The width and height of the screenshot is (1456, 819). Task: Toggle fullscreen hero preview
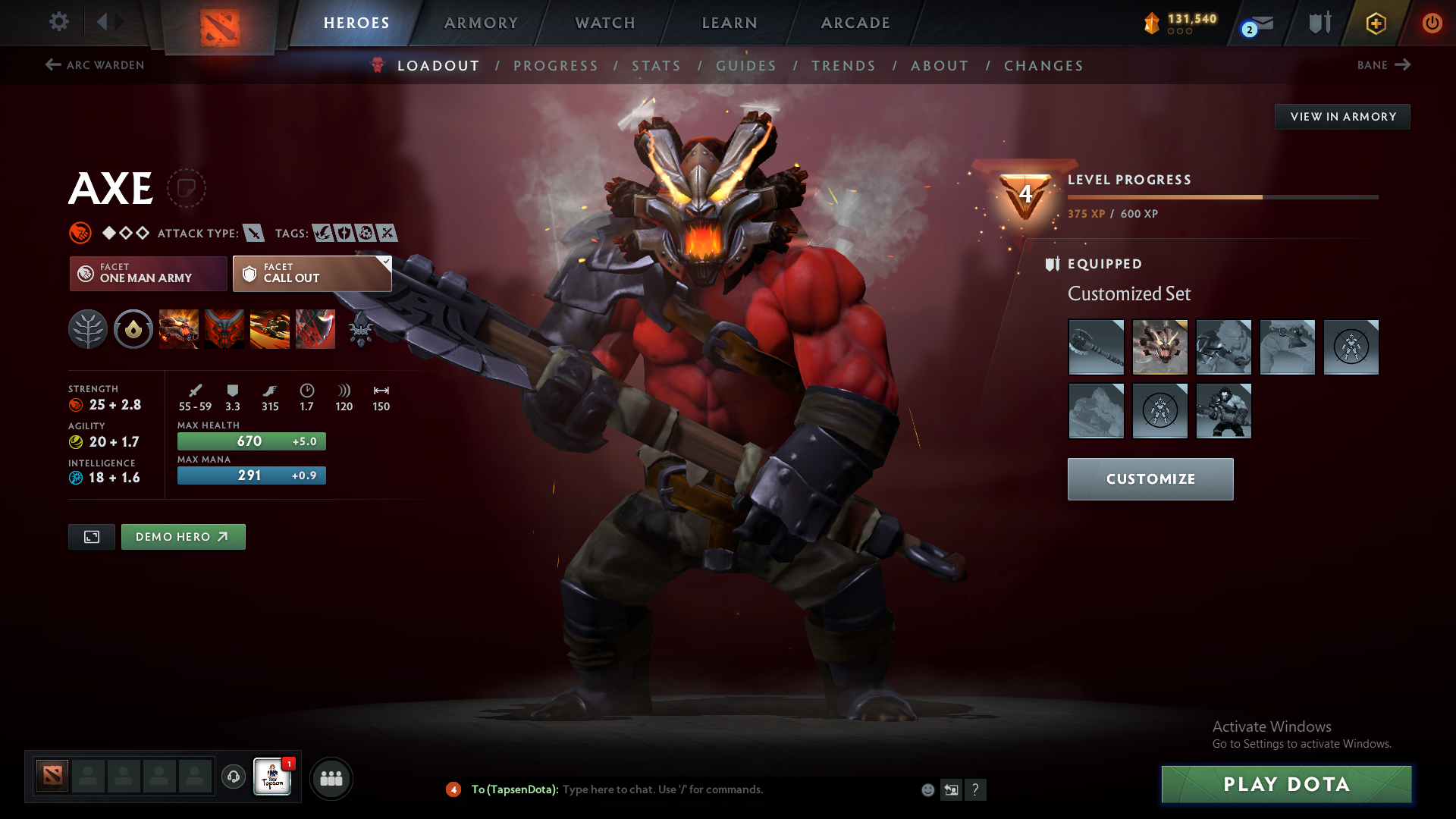point(91,536)
